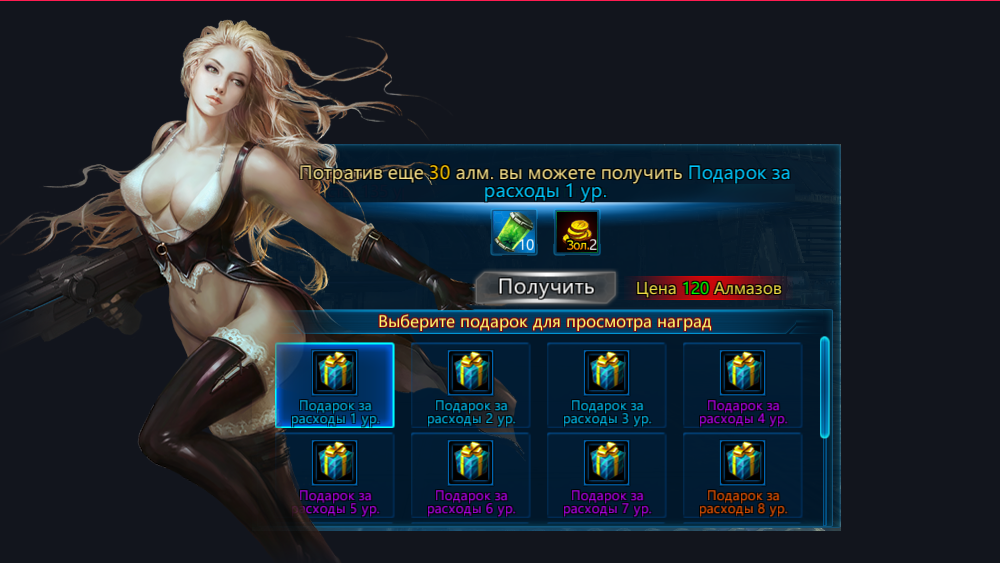Click the Получить button
Image resolution: width=1000 pixels, height=563 pixels.
[x=545, y=287]
